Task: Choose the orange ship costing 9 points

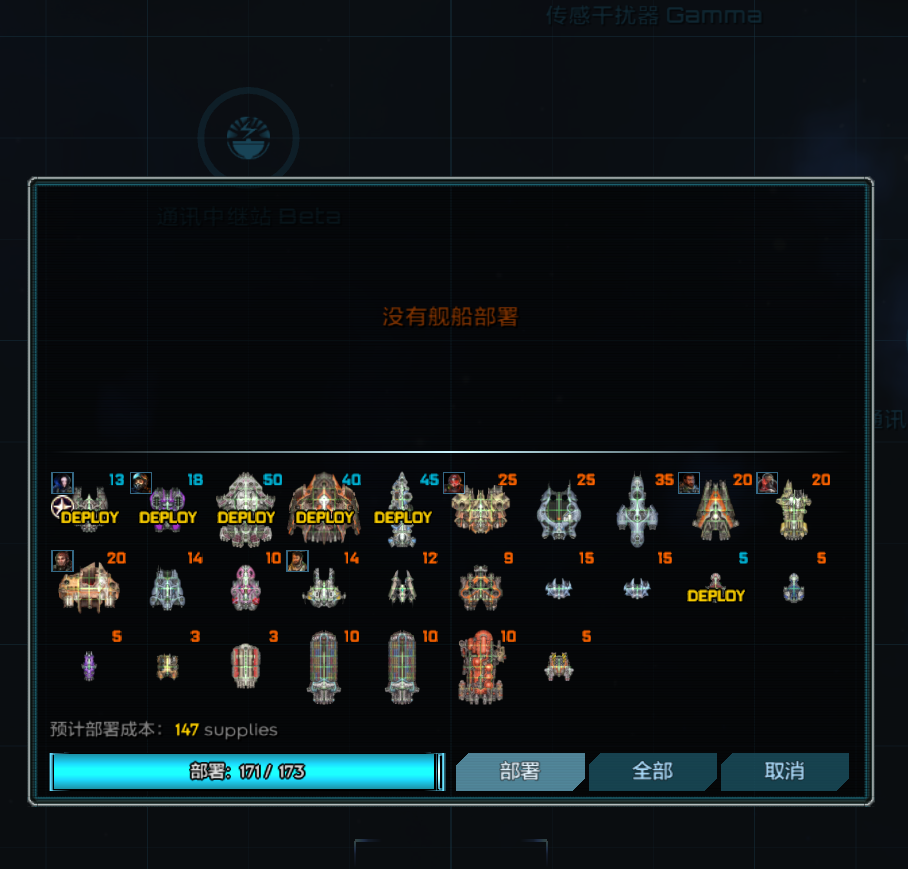Action: 480,588
